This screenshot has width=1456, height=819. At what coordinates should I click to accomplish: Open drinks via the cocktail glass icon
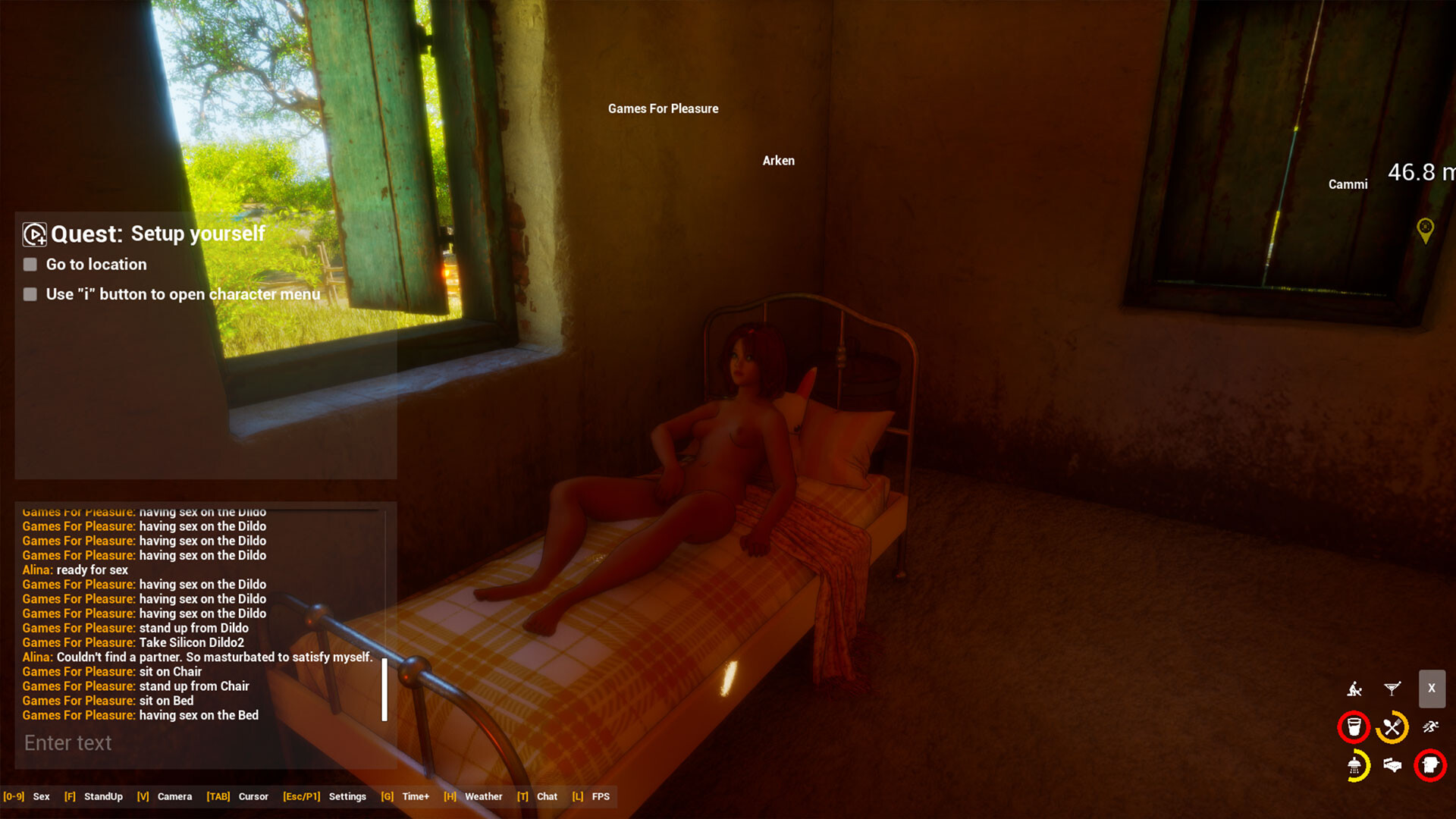tap(1392, 689)
